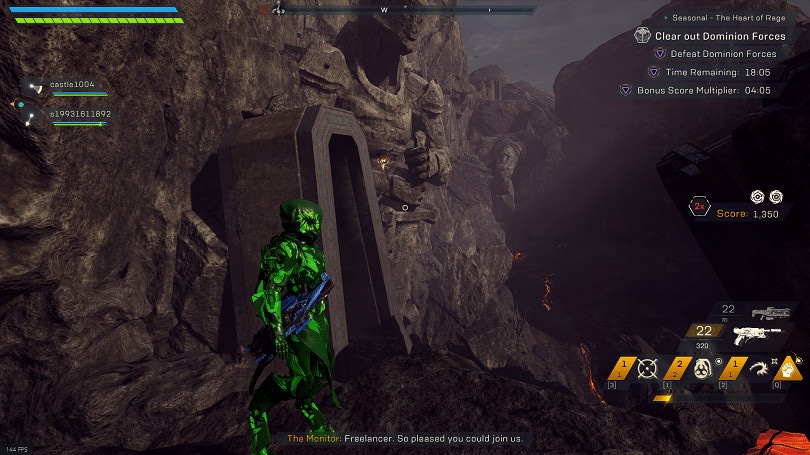Viewport: 810px width, 455px height.
Task: Click the Seasonal - The Heart of Rage header
Action: click(x=733, y=17)
